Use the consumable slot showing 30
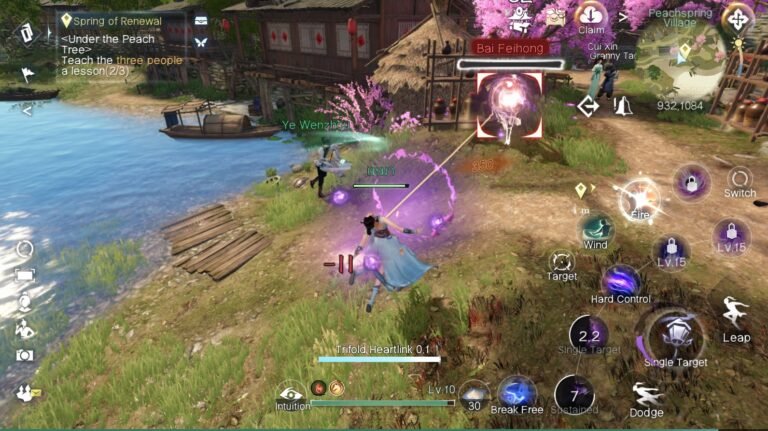Image resolution: width=768 pixels, height=431 pixels. click(474, 393)
